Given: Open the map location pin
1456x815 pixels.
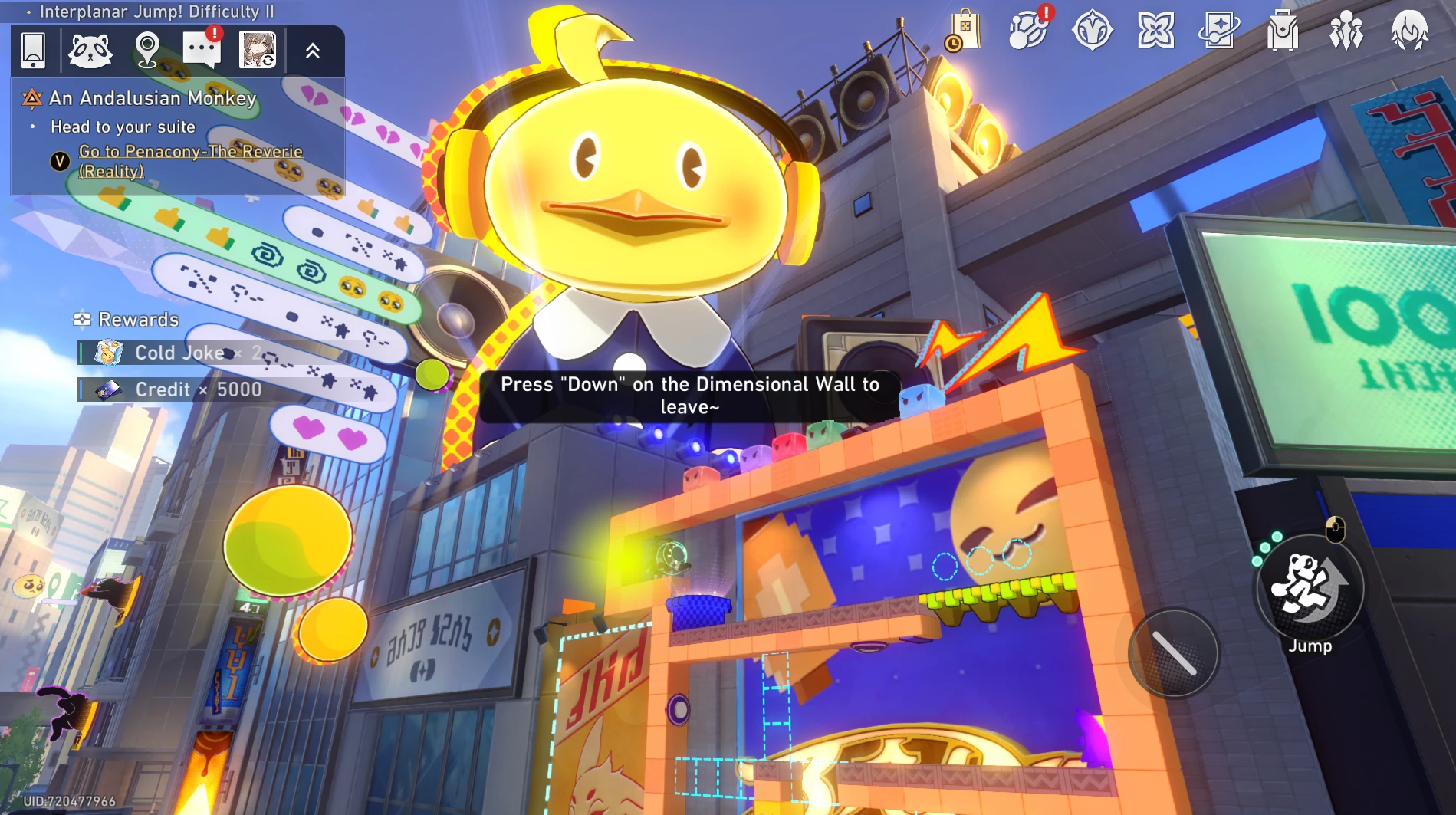Looking at the screenshot, I should [x=146, y=51].
